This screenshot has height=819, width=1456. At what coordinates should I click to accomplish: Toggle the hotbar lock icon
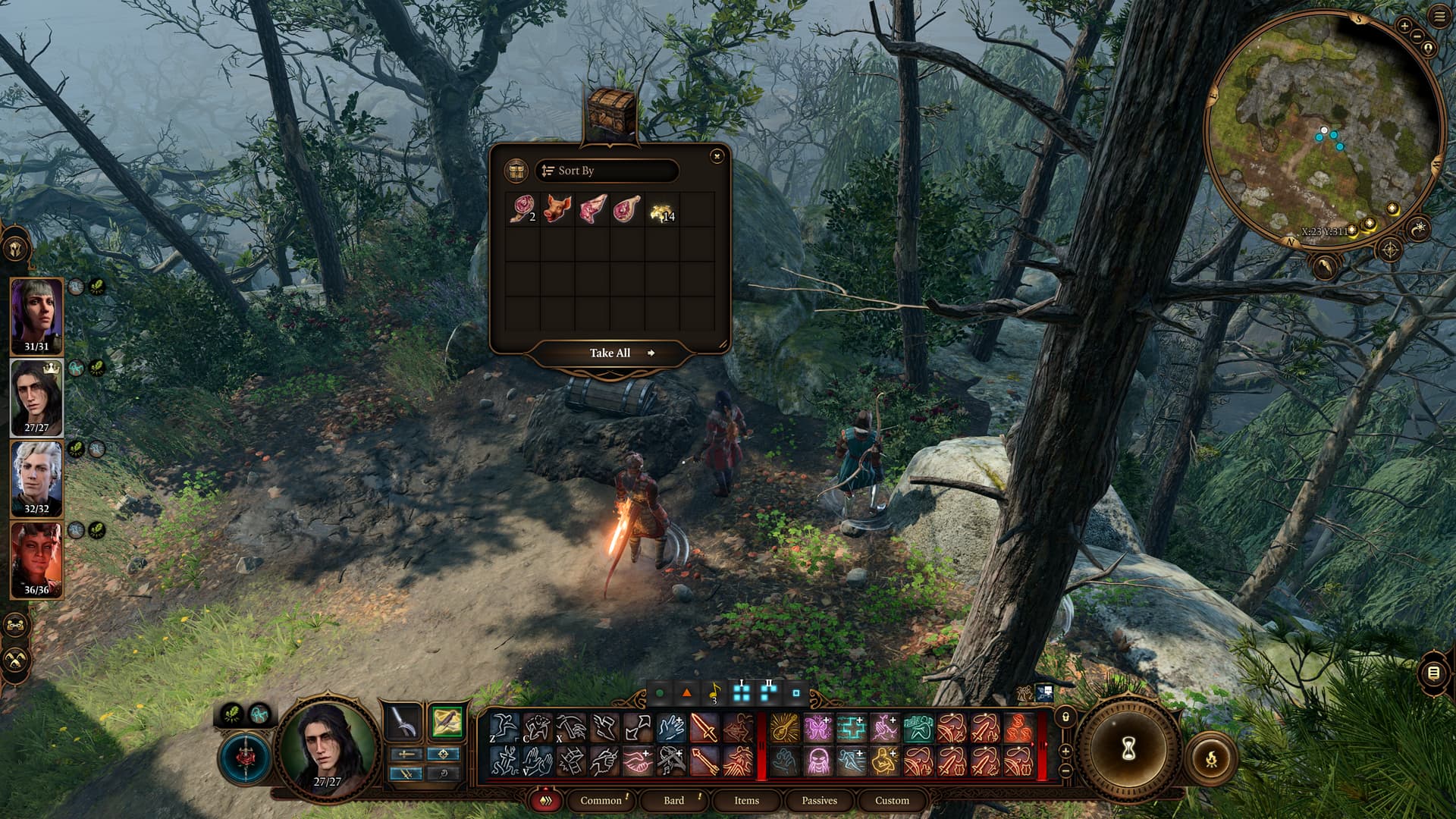coord(1065,717)
